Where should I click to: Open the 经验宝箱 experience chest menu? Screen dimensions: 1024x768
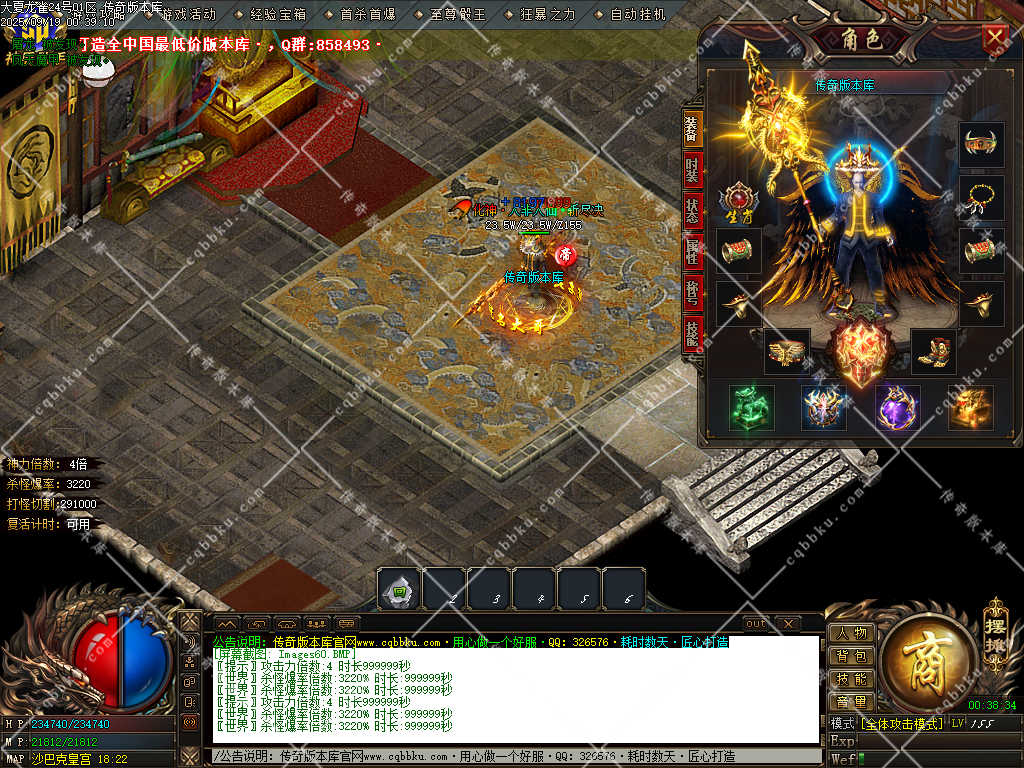click(278, 15)
